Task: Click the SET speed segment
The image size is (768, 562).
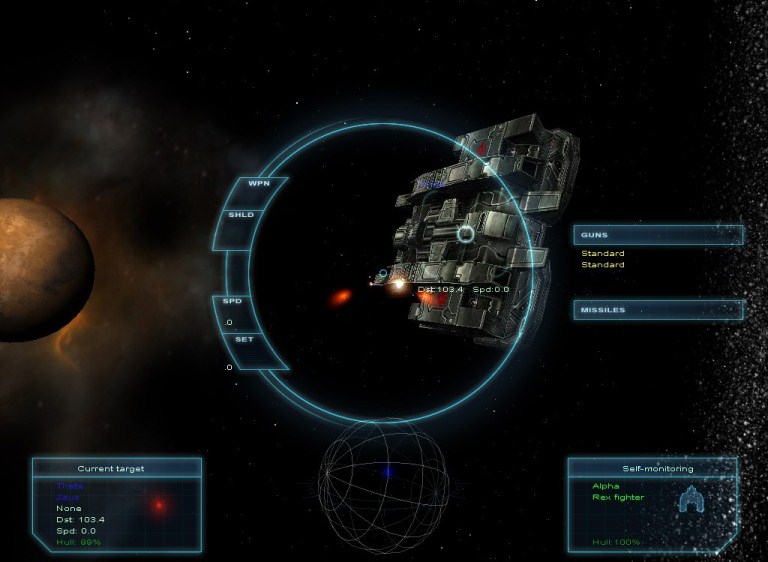Action: pos(244,339)
